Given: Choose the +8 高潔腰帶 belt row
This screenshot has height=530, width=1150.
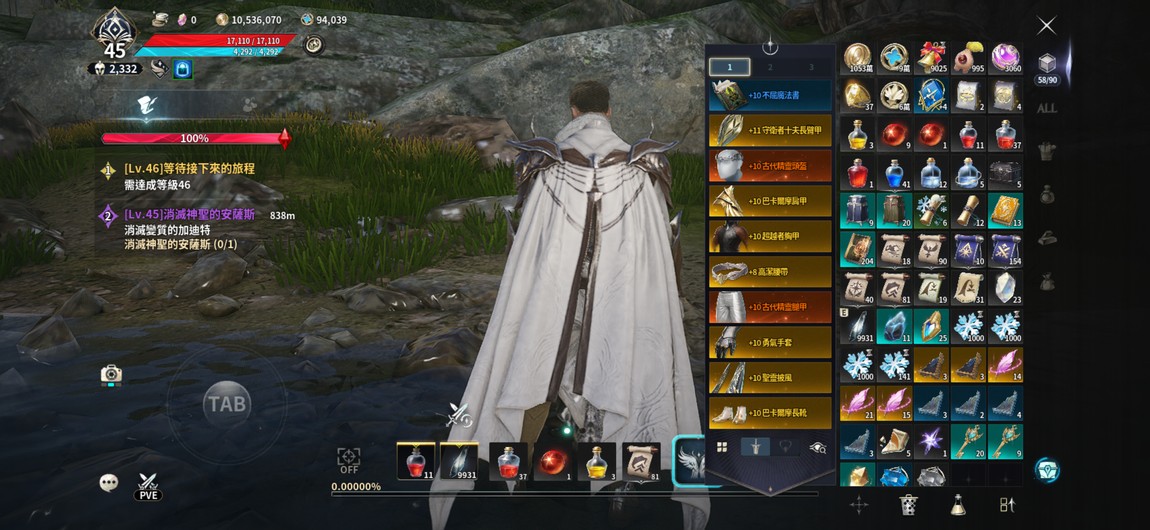Looking at the screenshot, I should click(770, 271).
